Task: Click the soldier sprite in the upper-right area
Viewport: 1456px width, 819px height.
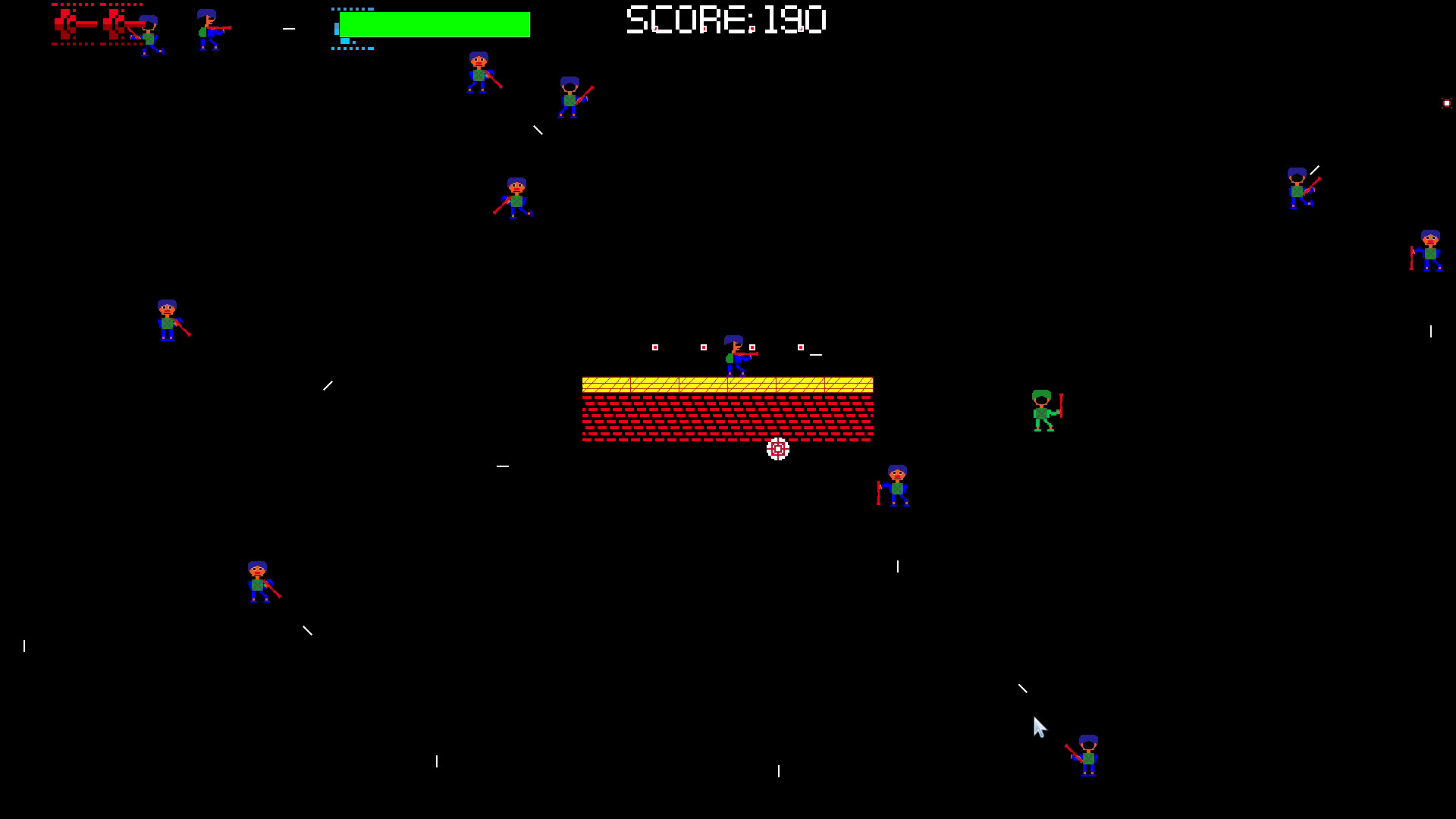Action: [1299, 188]
